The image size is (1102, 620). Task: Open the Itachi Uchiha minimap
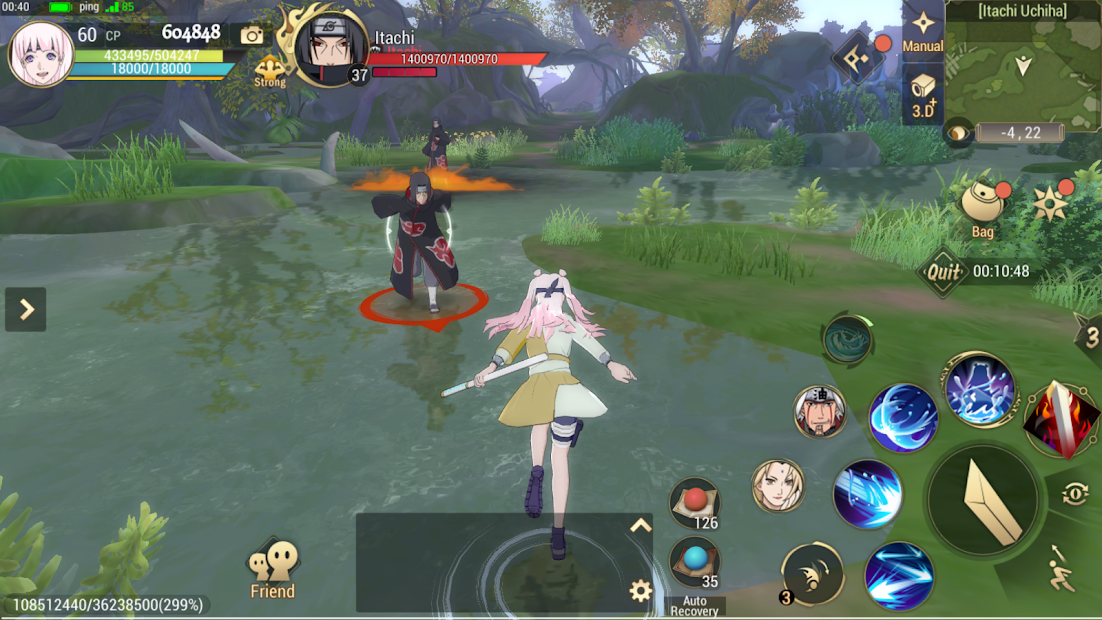(x=1022, y=68)
